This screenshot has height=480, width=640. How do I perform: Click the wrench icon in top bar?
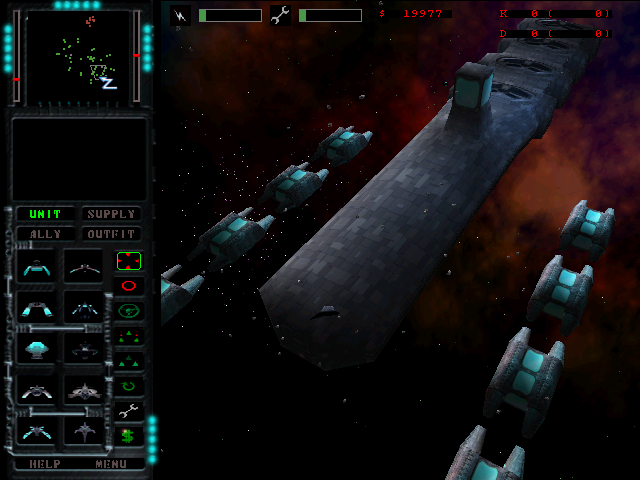coord(280,15)
